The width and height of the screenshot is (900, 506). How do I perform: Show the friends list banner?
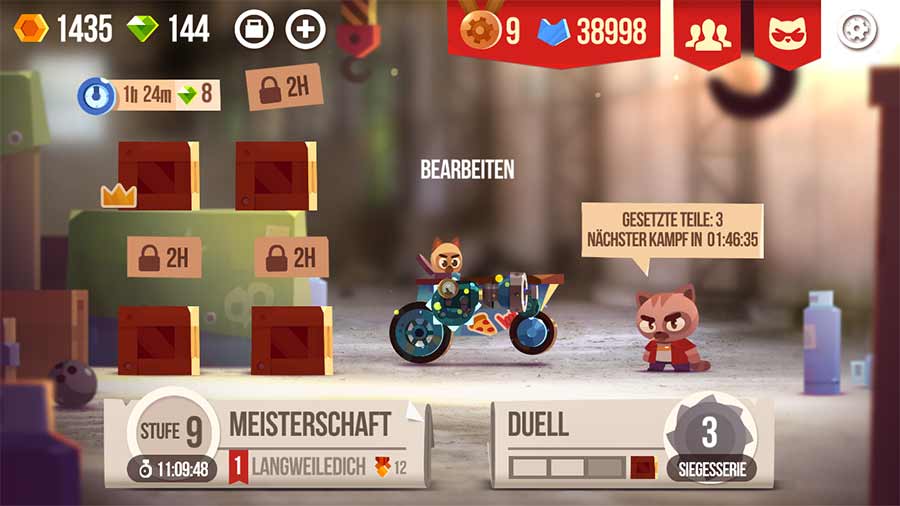tap(708, 32)
